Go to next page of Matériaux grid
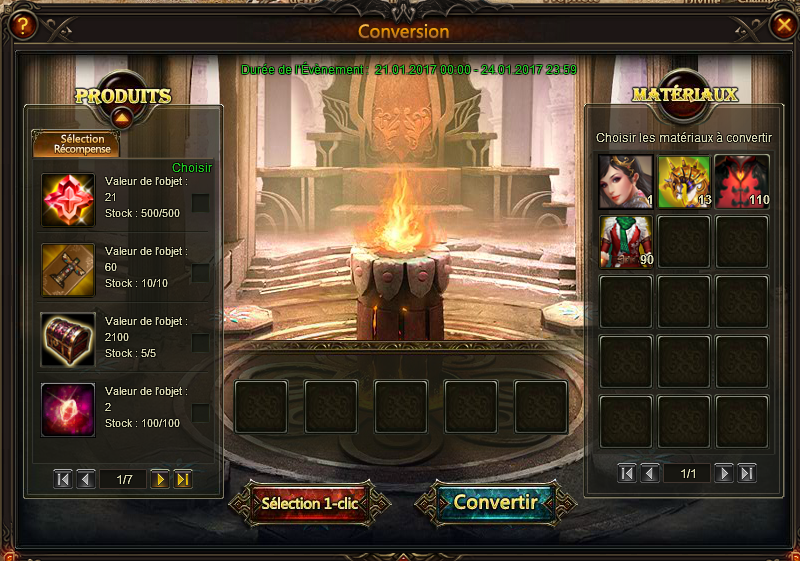 pyautogui.click(x=724, y=473)
